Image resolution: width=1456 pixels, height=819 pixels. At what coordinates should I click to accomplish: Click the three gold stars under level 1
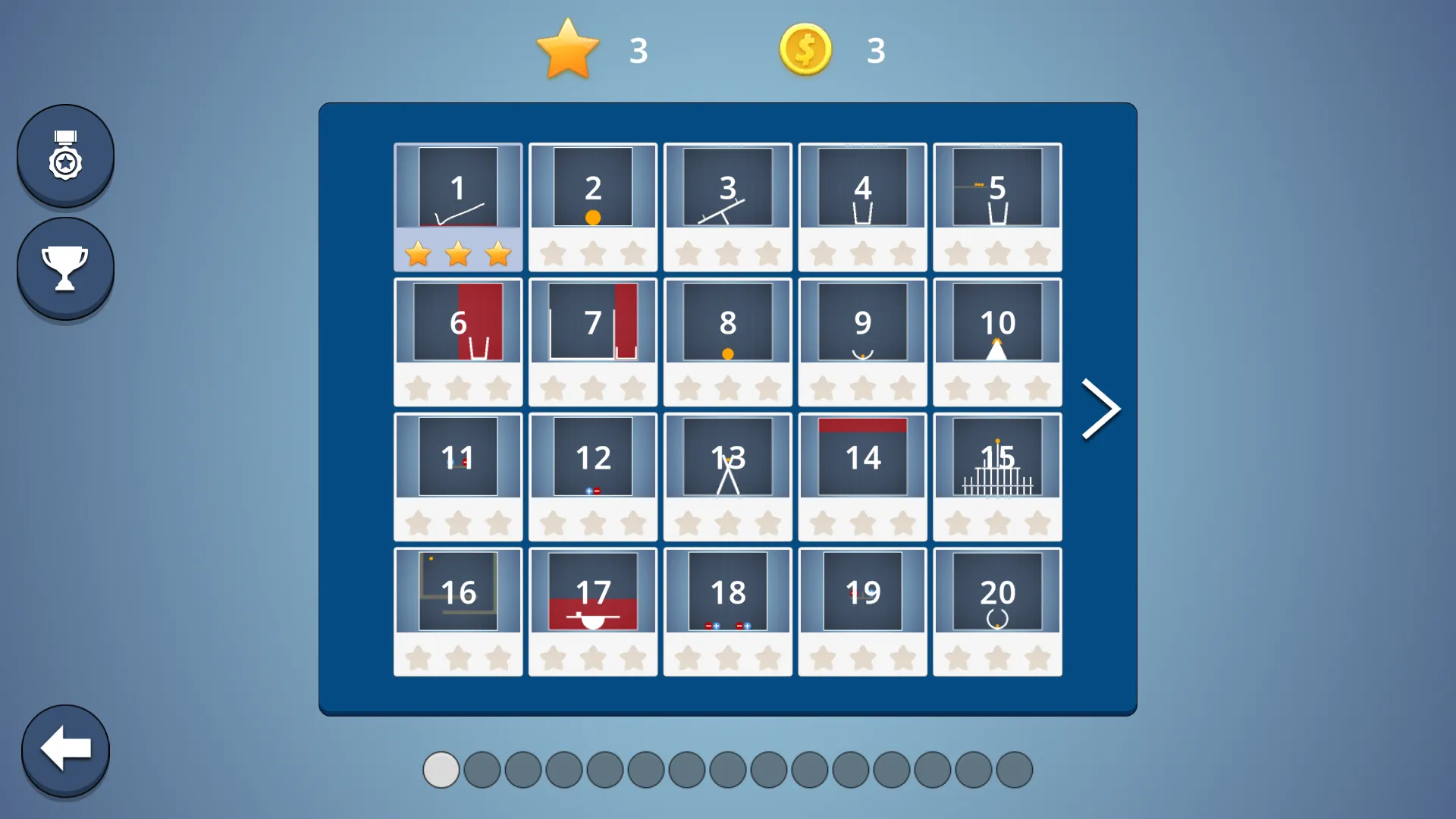point(457,253)
